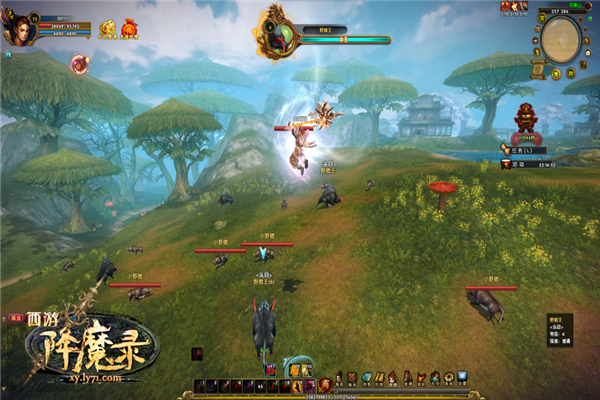Open the red lucky bag icon
The image size is (600, 400).
pyautogui.click(x=129, y=30)
